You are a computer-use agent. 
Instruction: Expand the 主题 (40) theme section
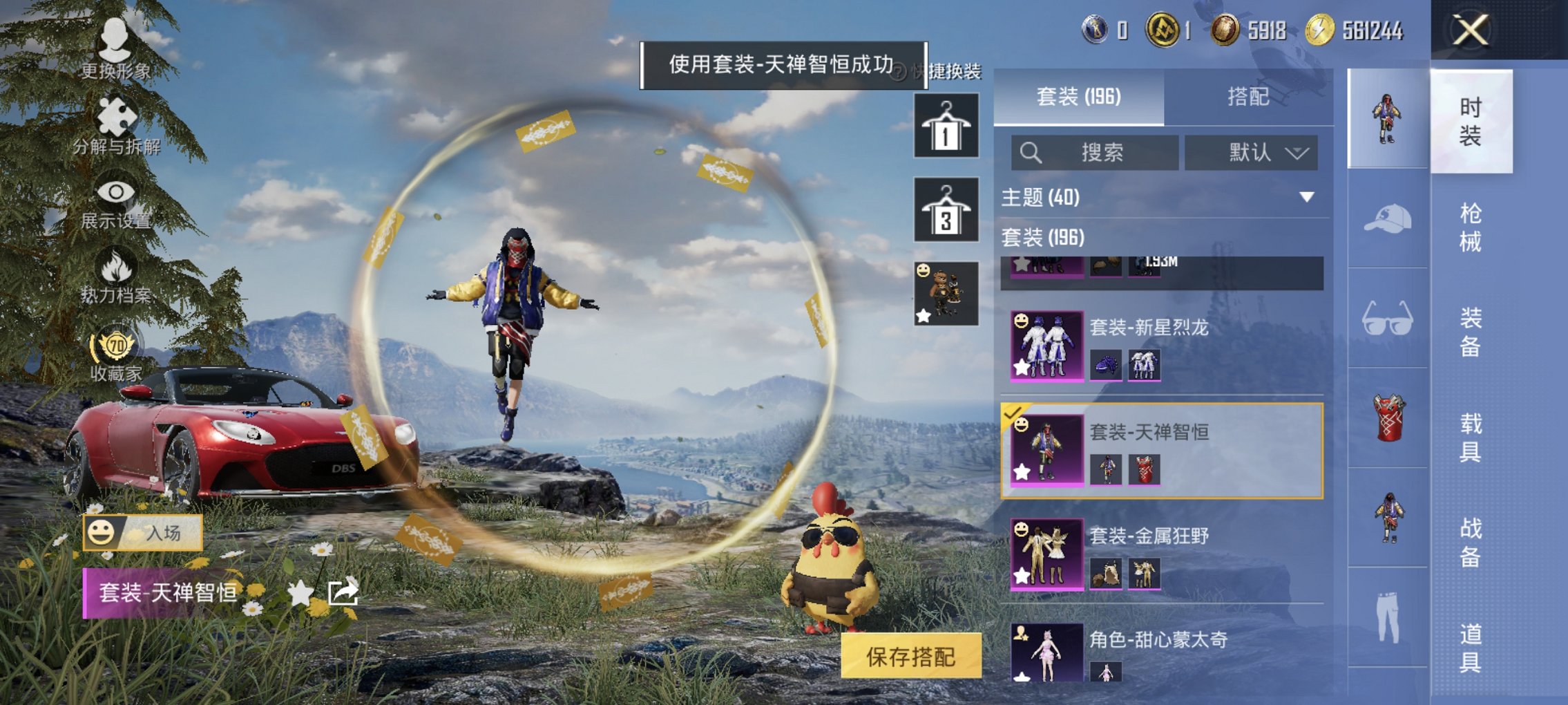coord(1306,196)
